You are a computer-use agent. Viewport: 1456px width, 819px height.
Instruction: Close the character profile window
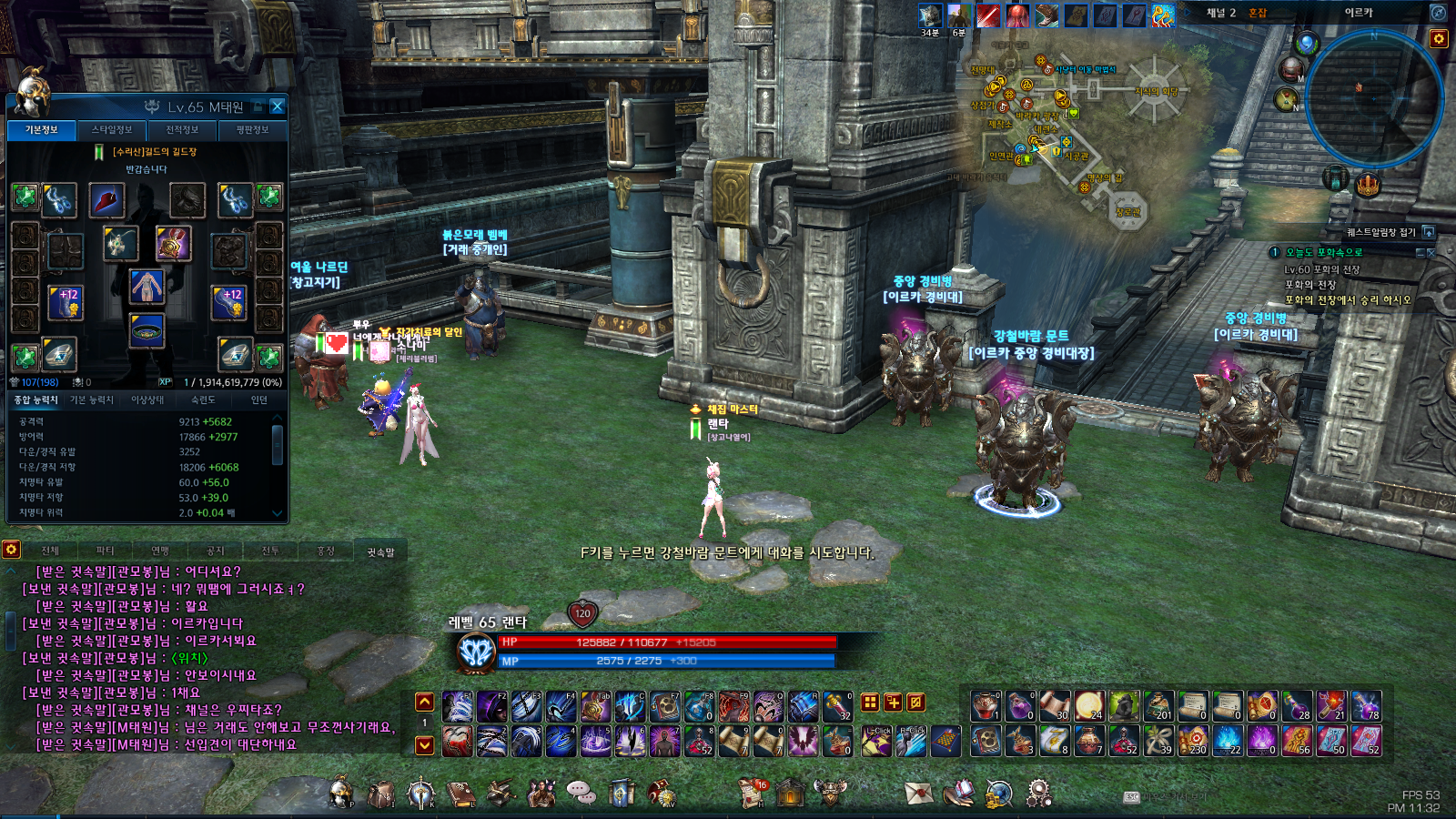[x=278, y=106]
